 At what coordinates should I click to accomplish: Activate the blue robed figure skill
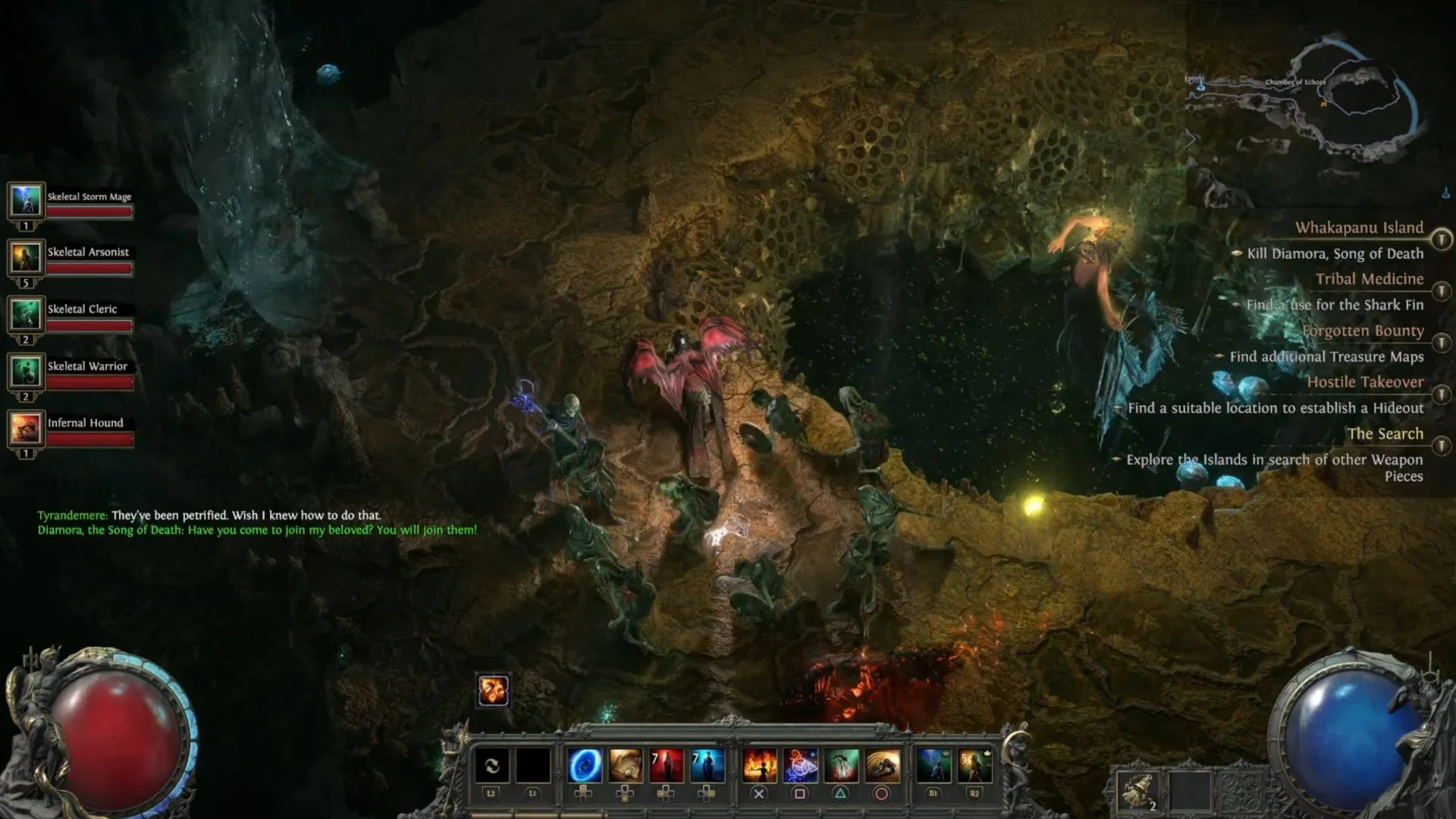click(x=708, y=766)
